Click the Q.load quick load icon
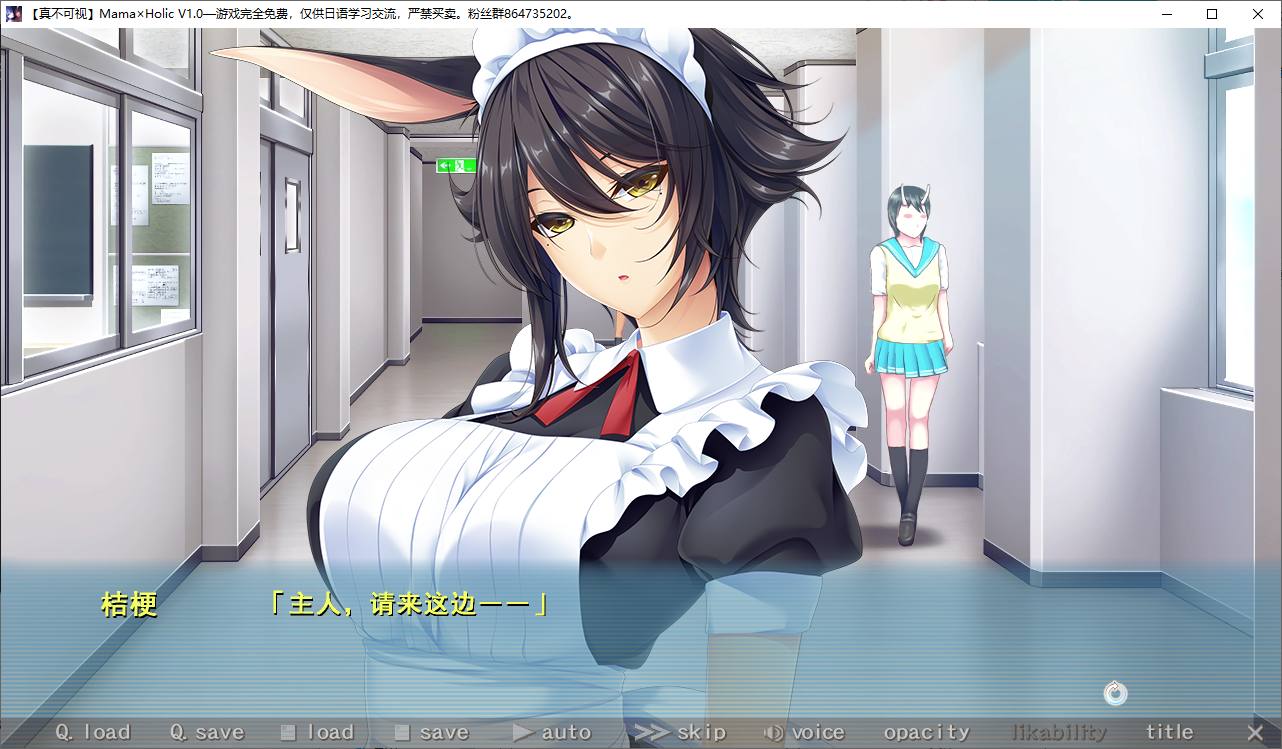This screenshot has width=1282, height=749. (x=63, y=732)
